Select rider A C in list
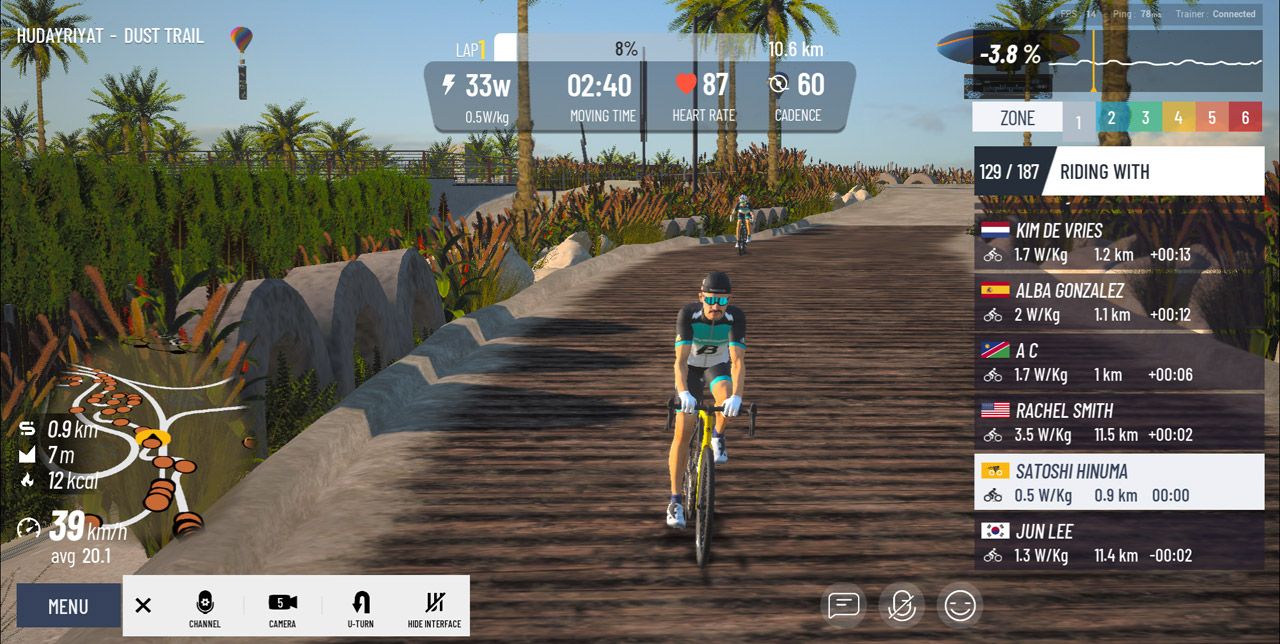1280x644 pixels. tap(1118, 363)
